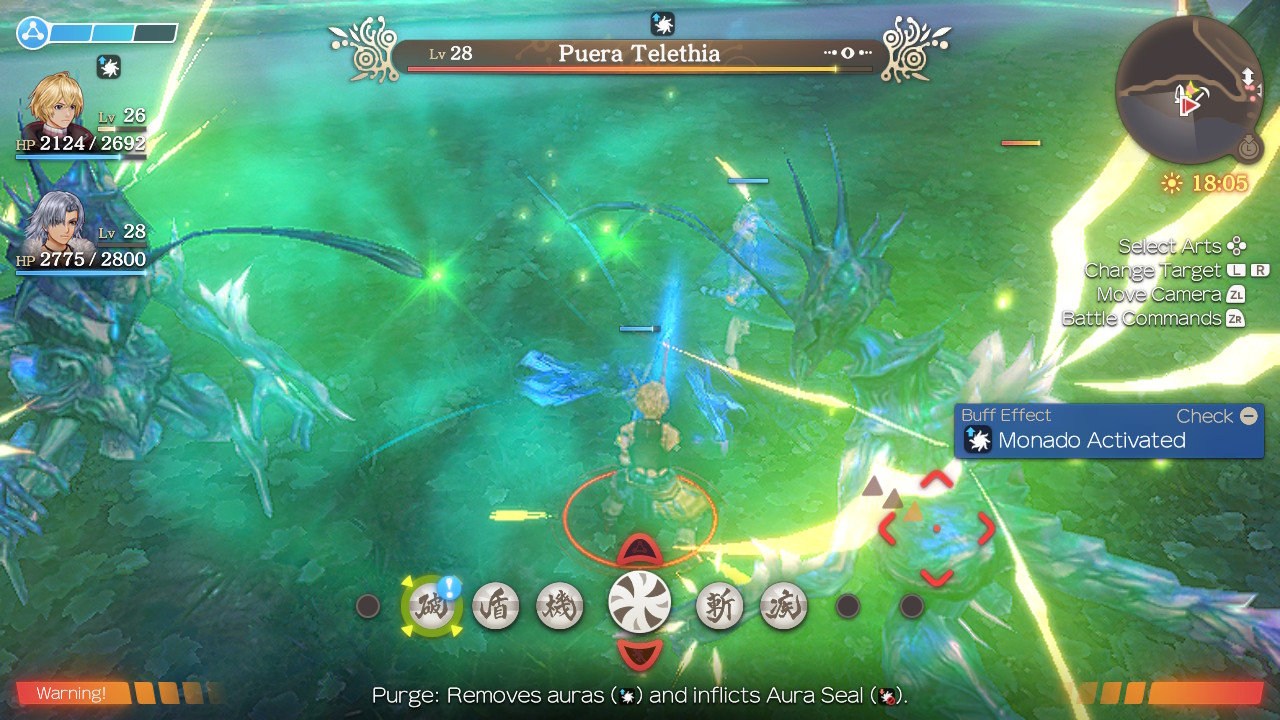This screenshot has height=720, width=1280.
Task: Choose the Monado Enchant art
Action: click(x=560, y=607)
